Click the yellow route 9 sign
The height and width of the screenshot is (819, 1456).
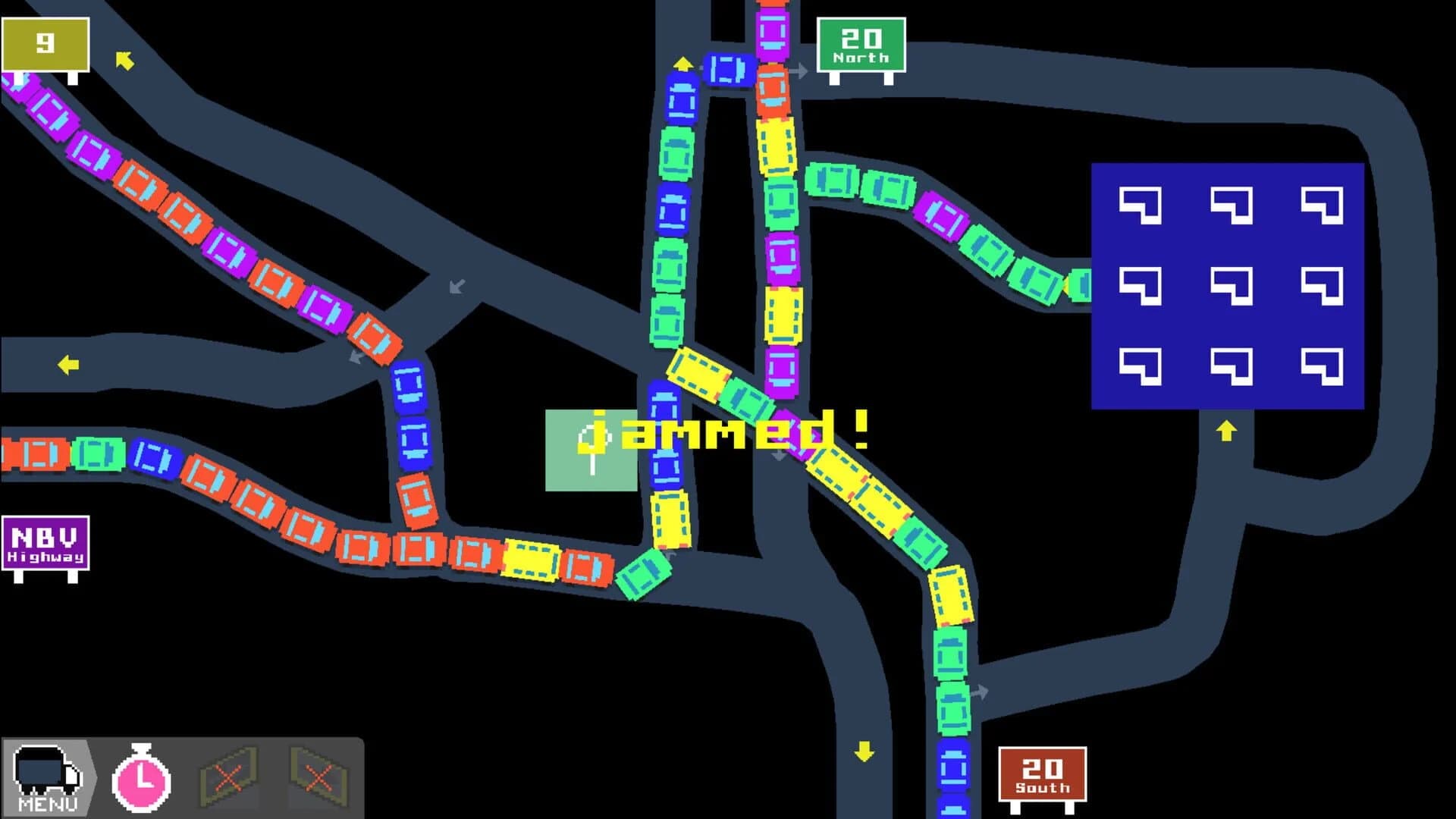(45, 42)
